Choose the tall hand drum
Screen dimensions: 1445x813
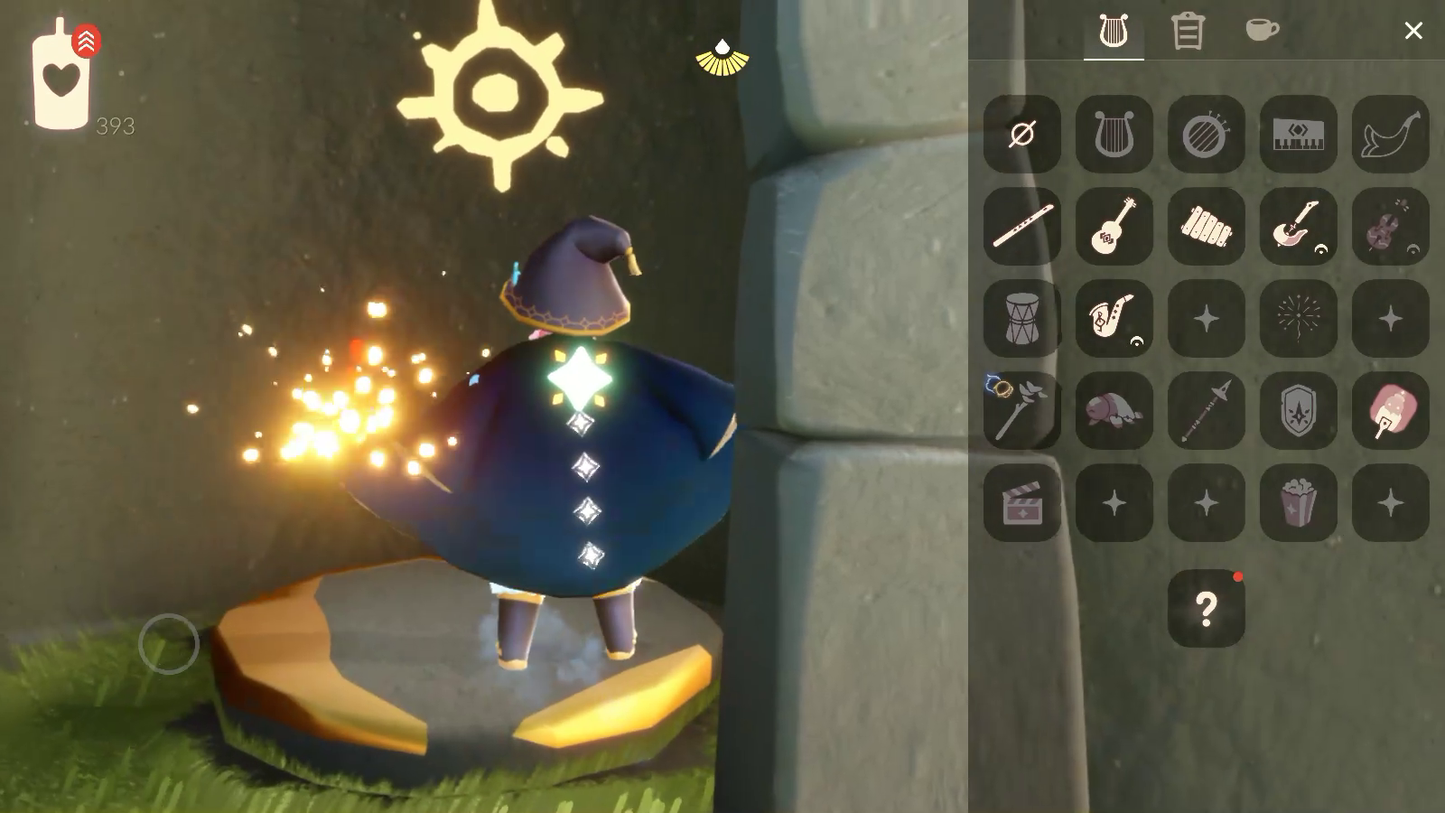[x=1022, y=318]
